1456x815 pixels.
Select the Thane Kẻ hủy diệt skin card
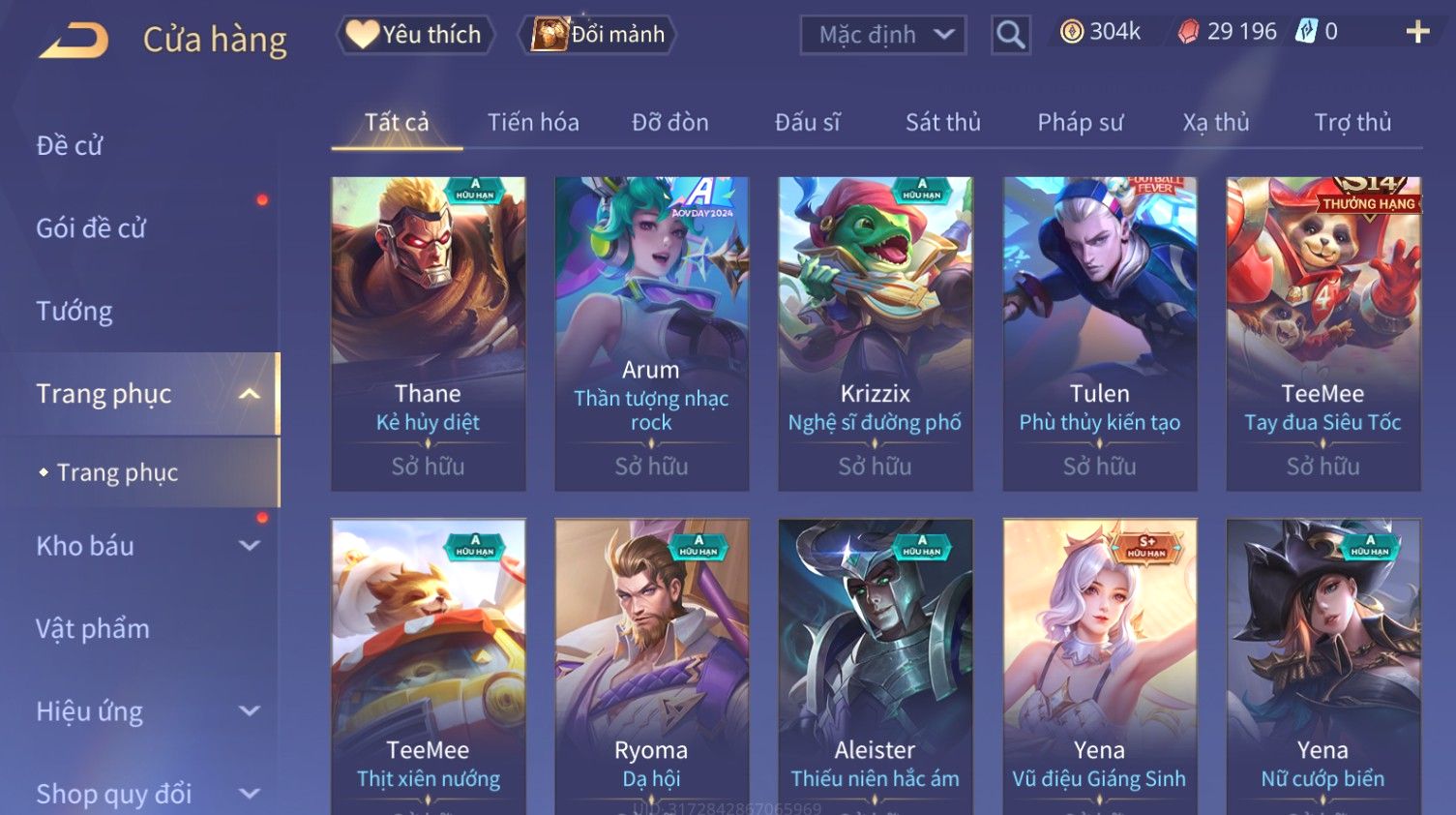pos(428,333)
